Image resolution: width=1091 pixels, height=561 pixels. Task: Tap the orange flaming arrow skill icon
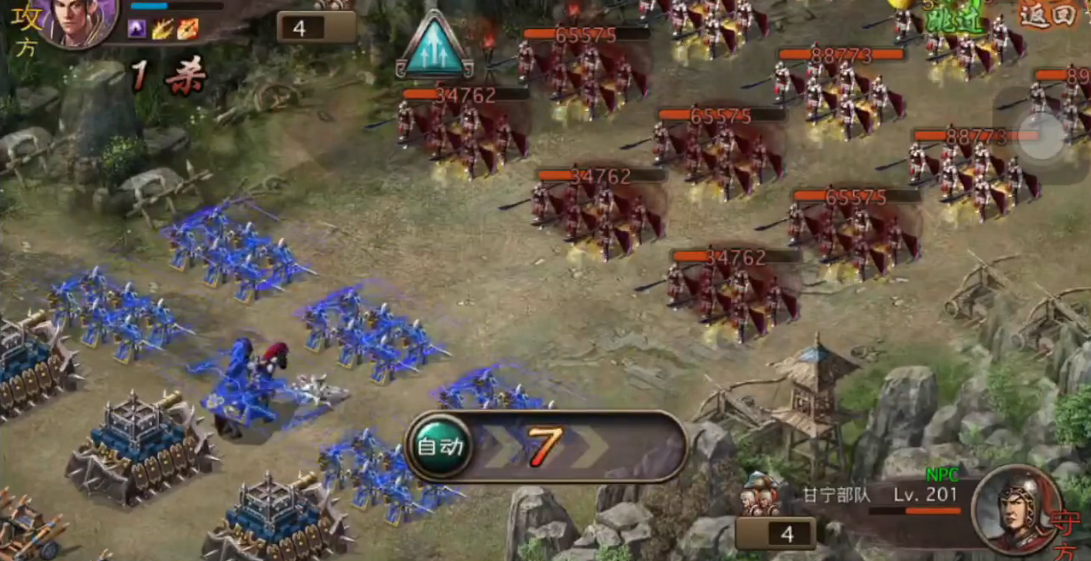pos(187,29)
